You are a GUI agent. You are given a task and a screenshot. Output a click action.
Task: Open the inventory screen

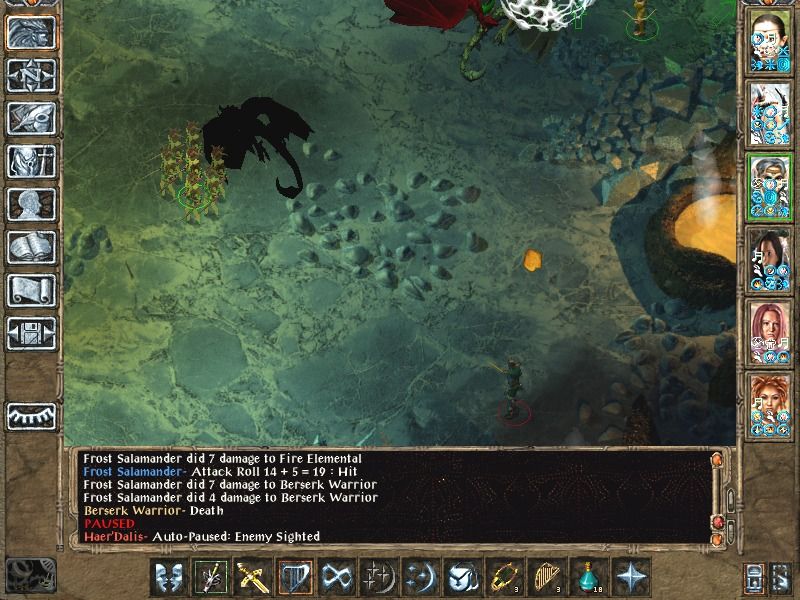click(31, 161)
